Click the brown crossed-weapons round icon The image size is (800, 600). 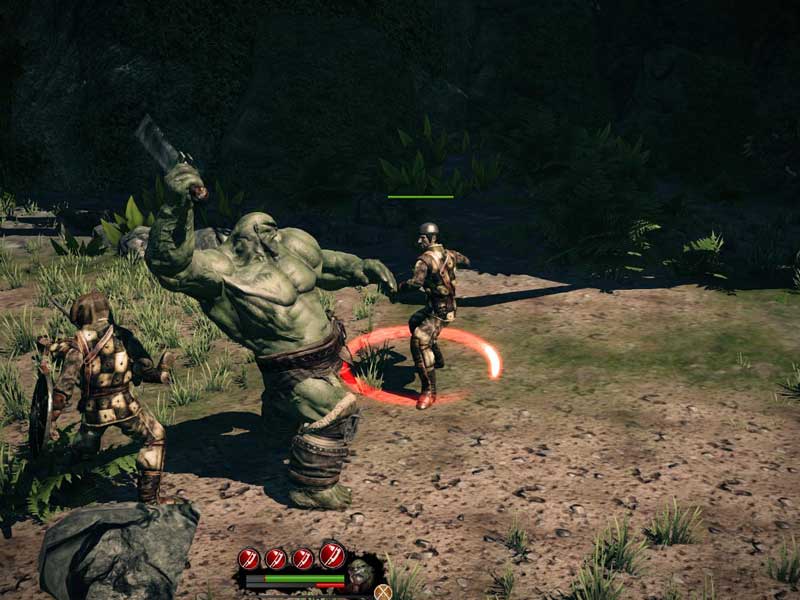[382, 591]
